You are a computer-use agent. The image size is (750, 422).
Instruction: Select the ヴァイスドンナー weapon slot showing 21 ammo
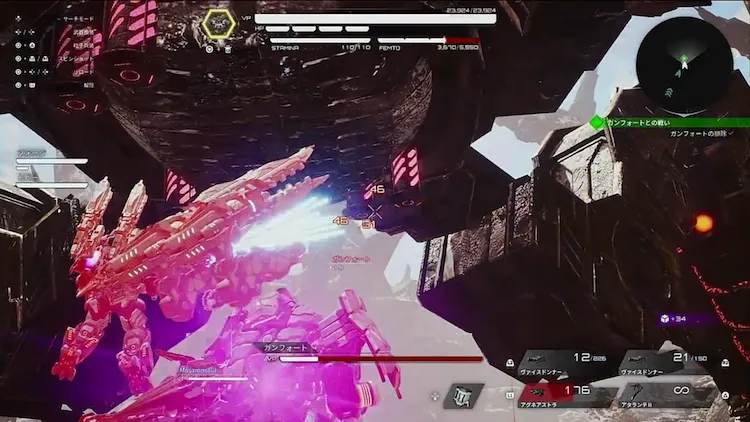click(665, 363)
